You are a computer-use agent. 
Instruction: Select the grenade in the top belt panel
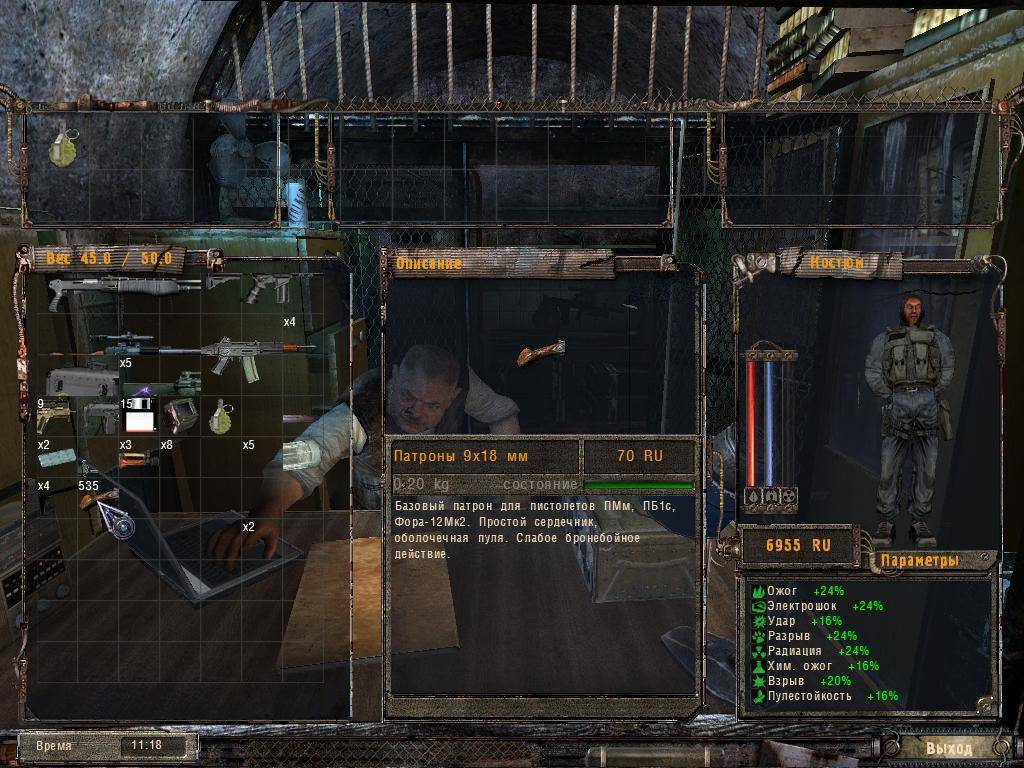(63, 146)
